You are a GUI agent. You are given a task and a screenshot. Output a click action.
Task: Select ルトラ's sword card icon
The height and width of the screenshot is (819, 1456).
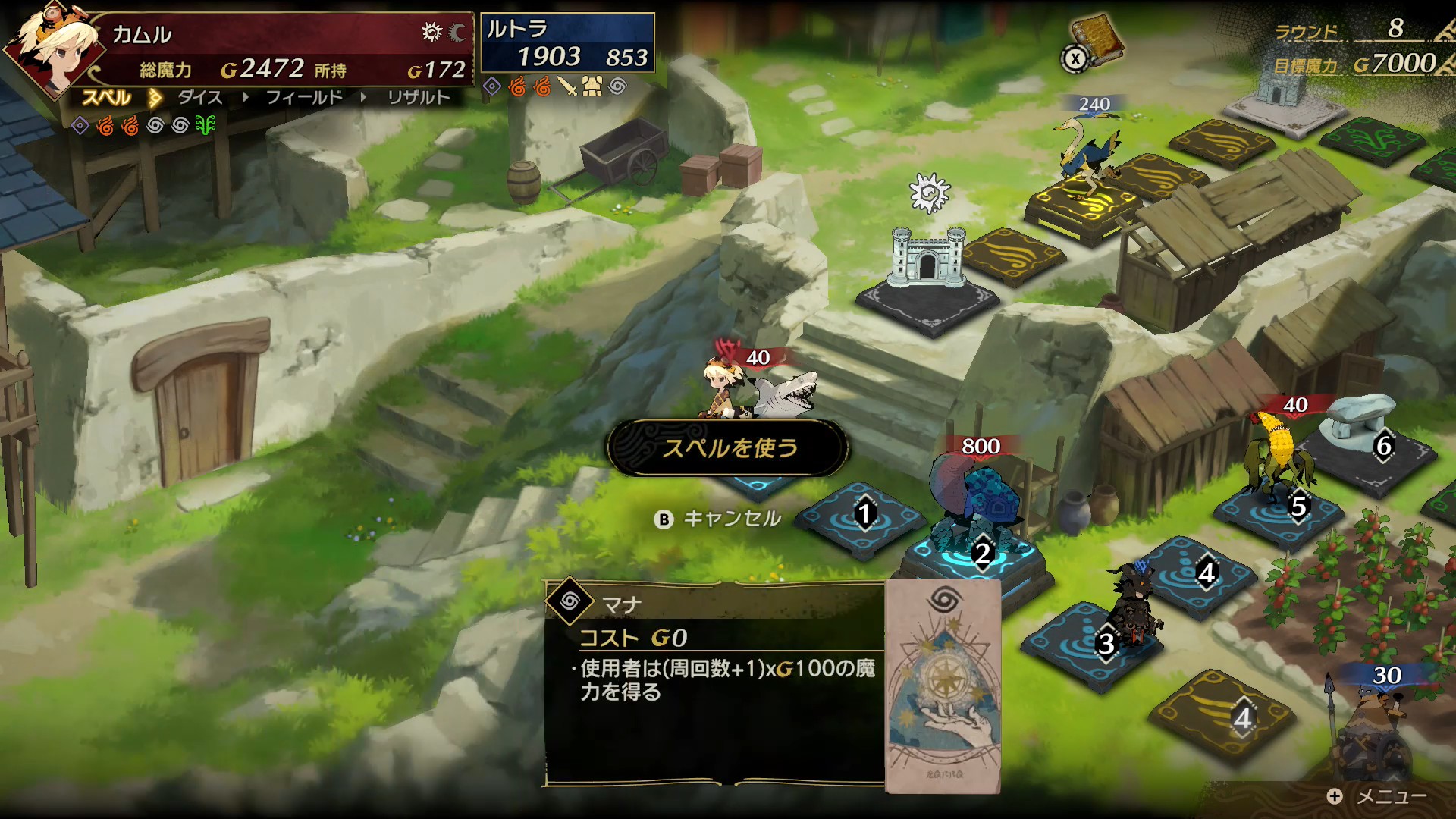point(567,87)
